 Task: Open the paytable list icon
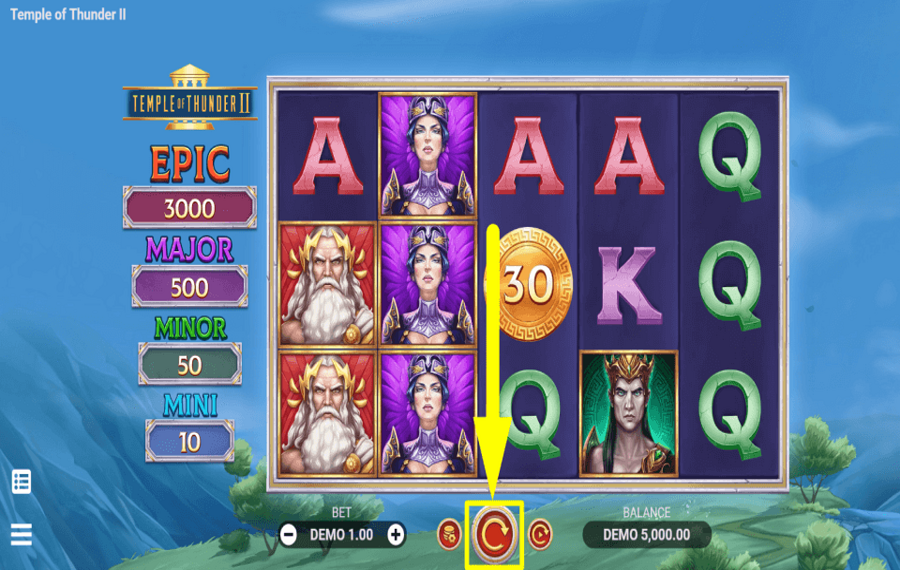click(21, 482)
